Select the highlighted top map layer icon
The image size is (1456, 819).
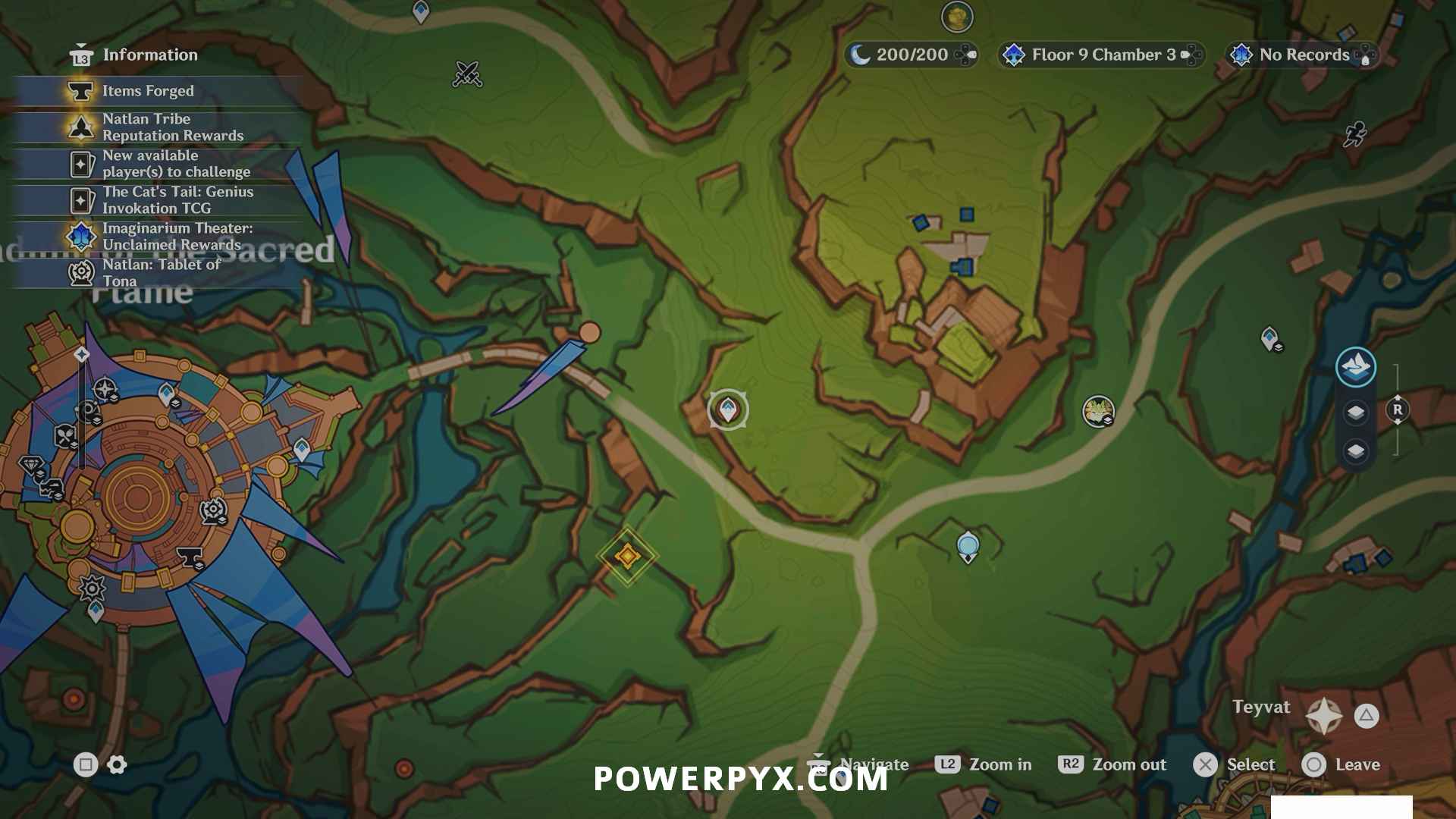coord(1355,367)
